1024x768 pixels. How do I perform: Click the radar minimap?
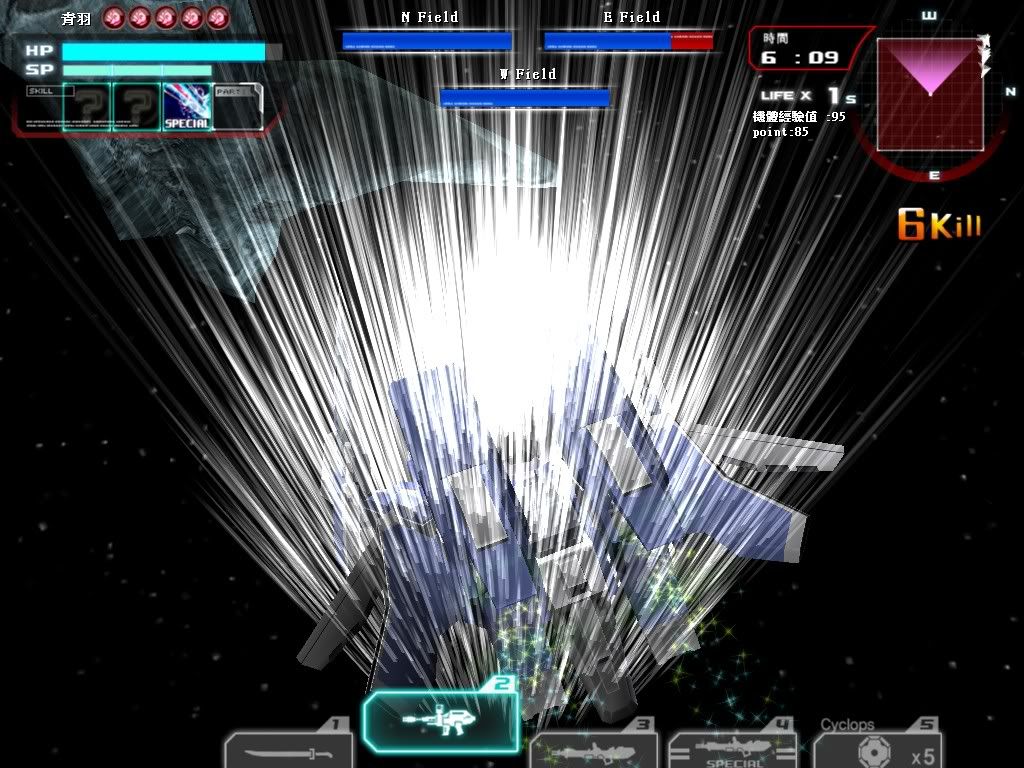[929, 95]
